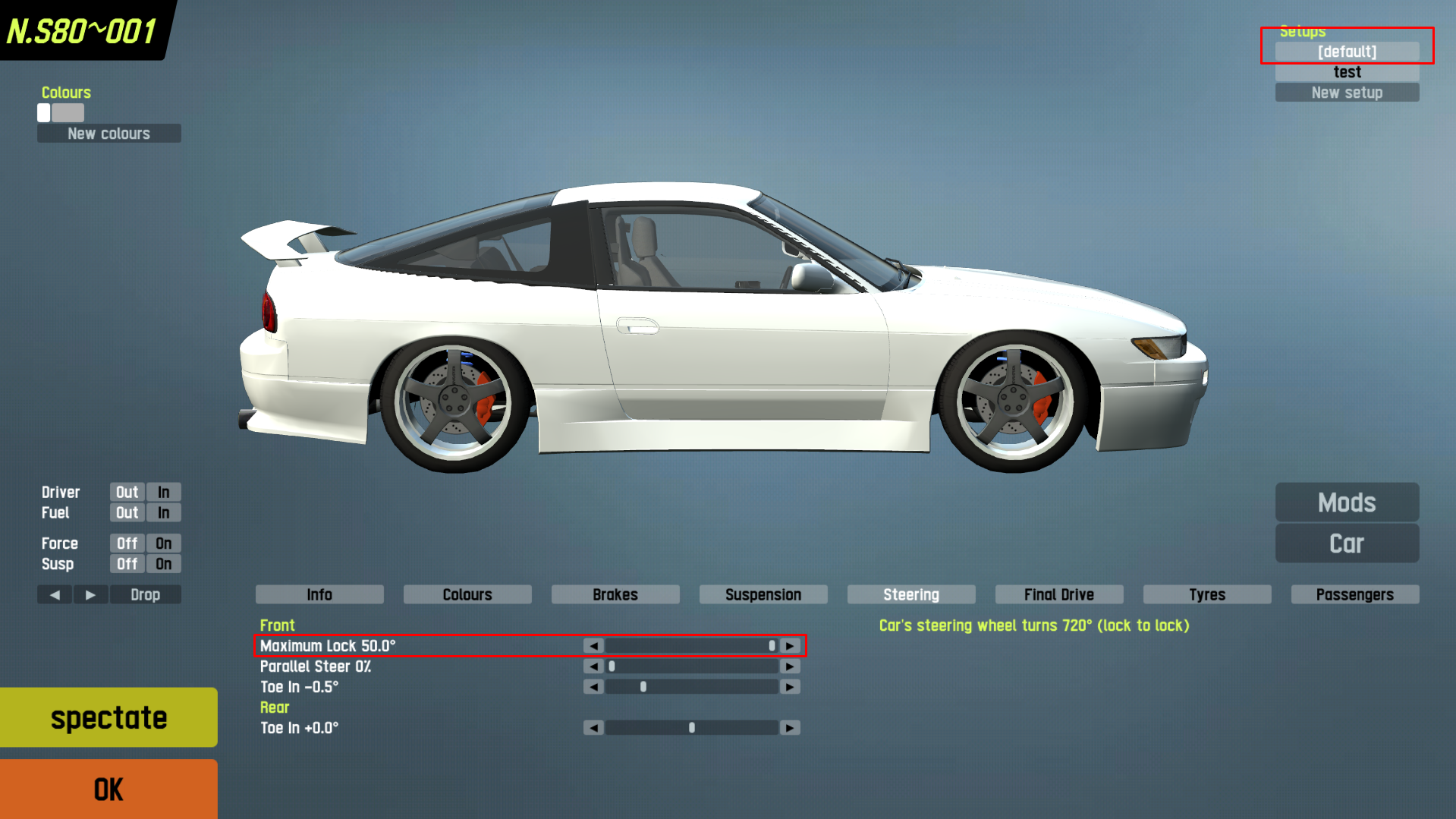
Task: Show the Final Drive tab
Action: pos(1058,595)
